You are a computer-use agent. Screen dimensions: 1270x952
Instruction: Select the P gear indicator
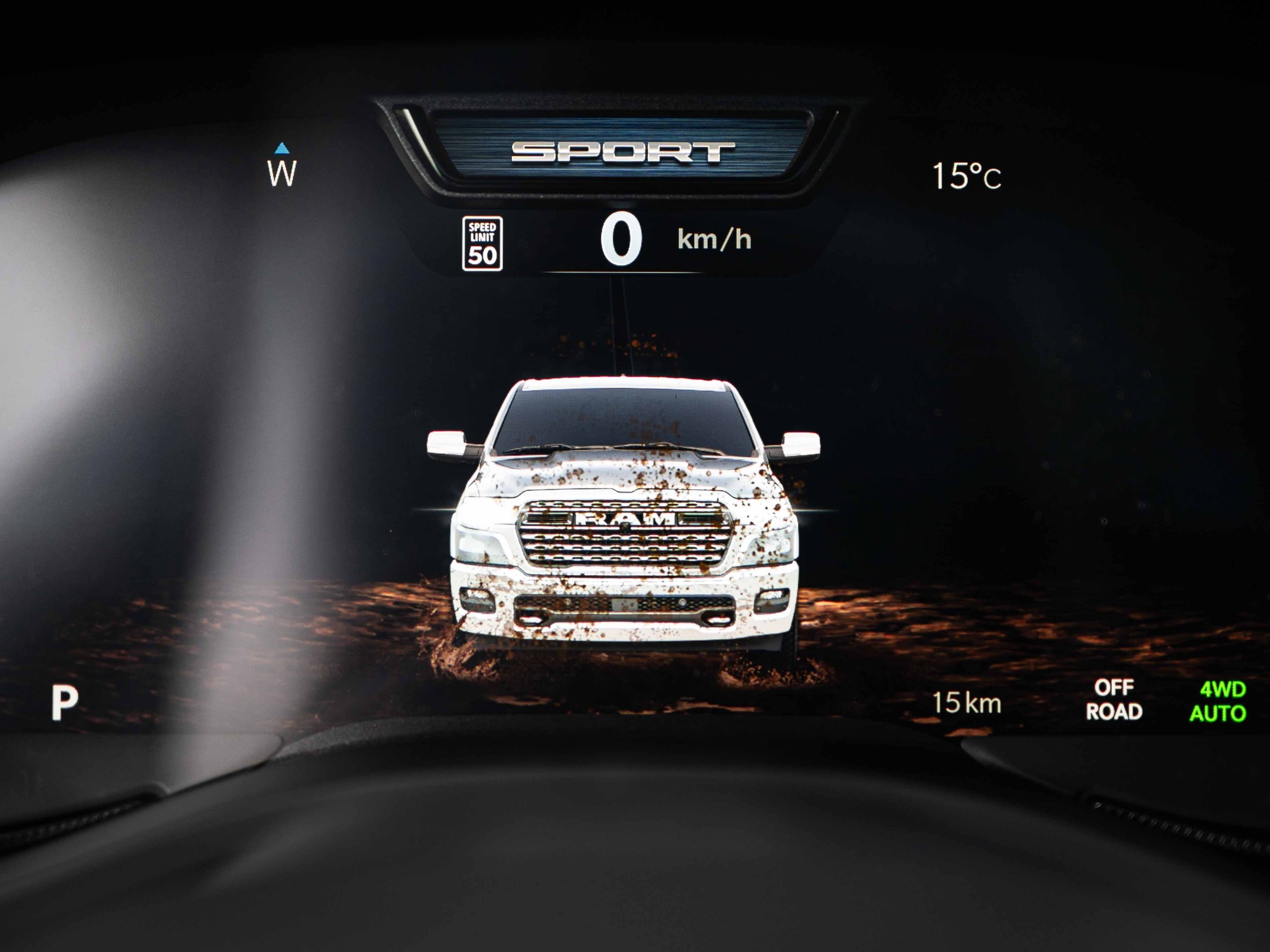(65, 702)
